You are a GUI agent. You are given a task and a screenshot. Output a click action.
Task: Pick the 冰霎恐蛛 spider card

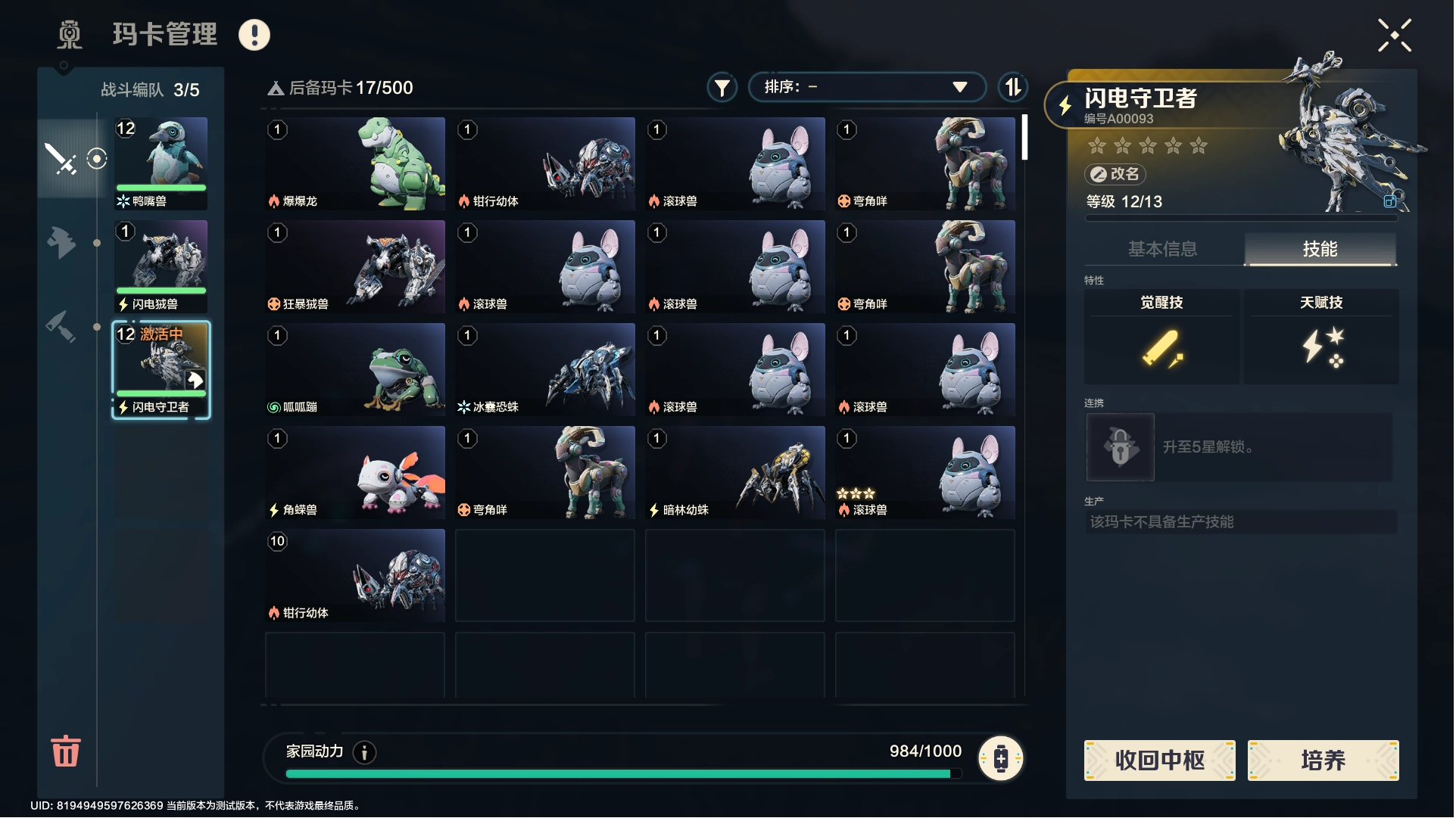click(545, 369)
